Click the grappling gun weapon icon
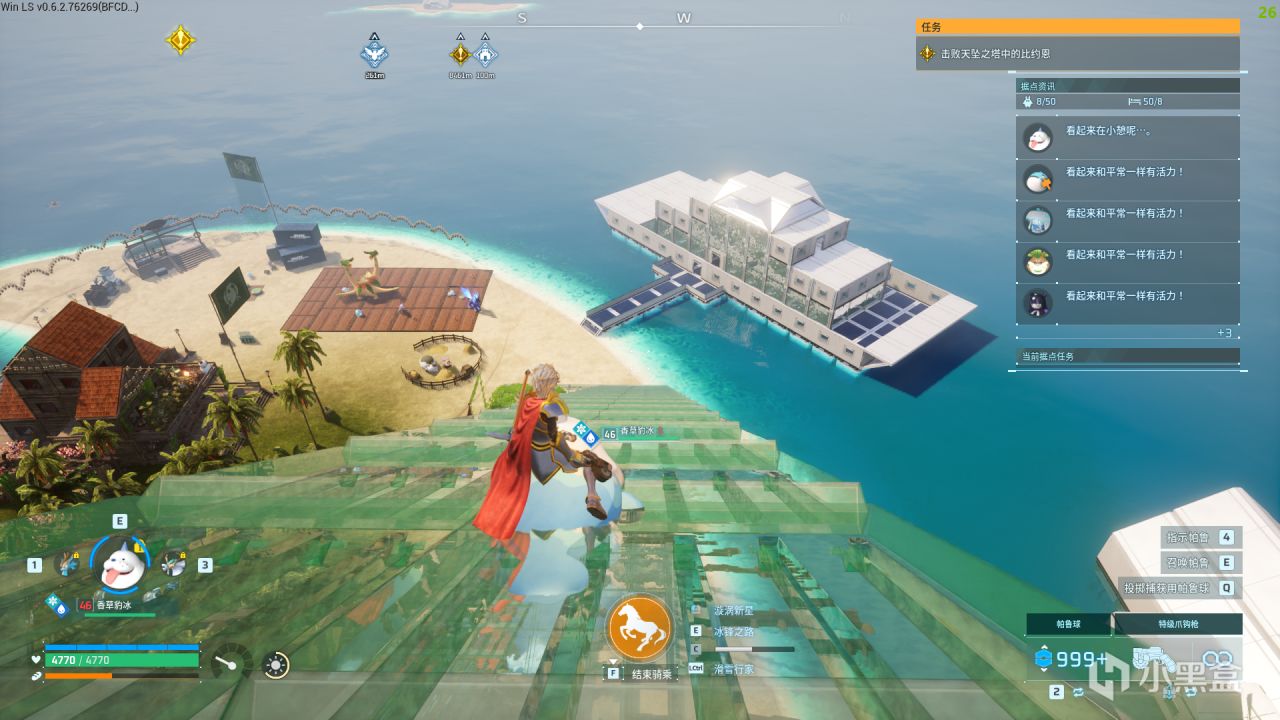Image resolution: width=1280 pixels, height=720 pixels. pos(1150,659)
